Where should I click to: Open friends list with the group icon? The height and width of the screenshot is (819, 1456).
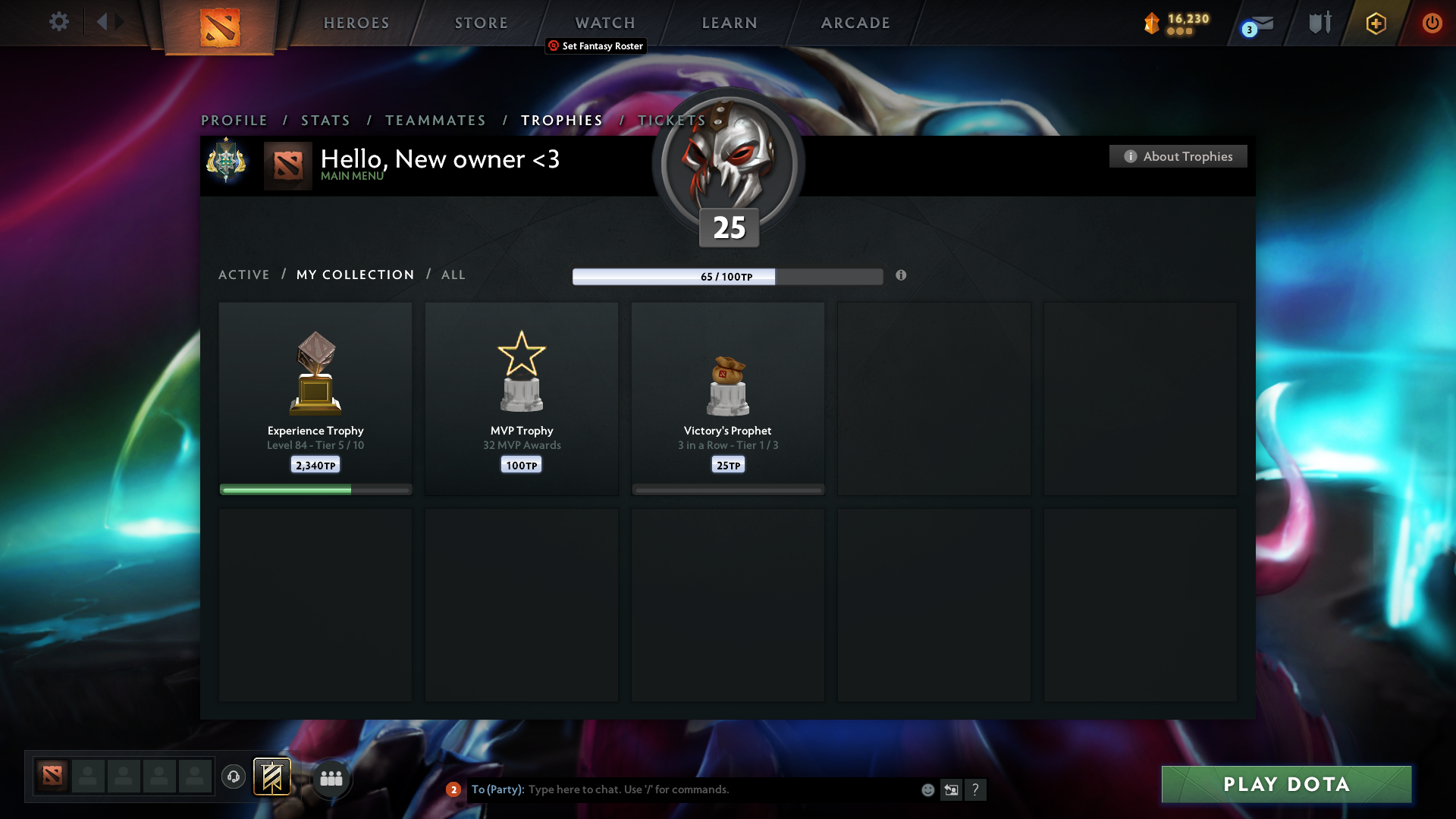(x=331, y=777)
